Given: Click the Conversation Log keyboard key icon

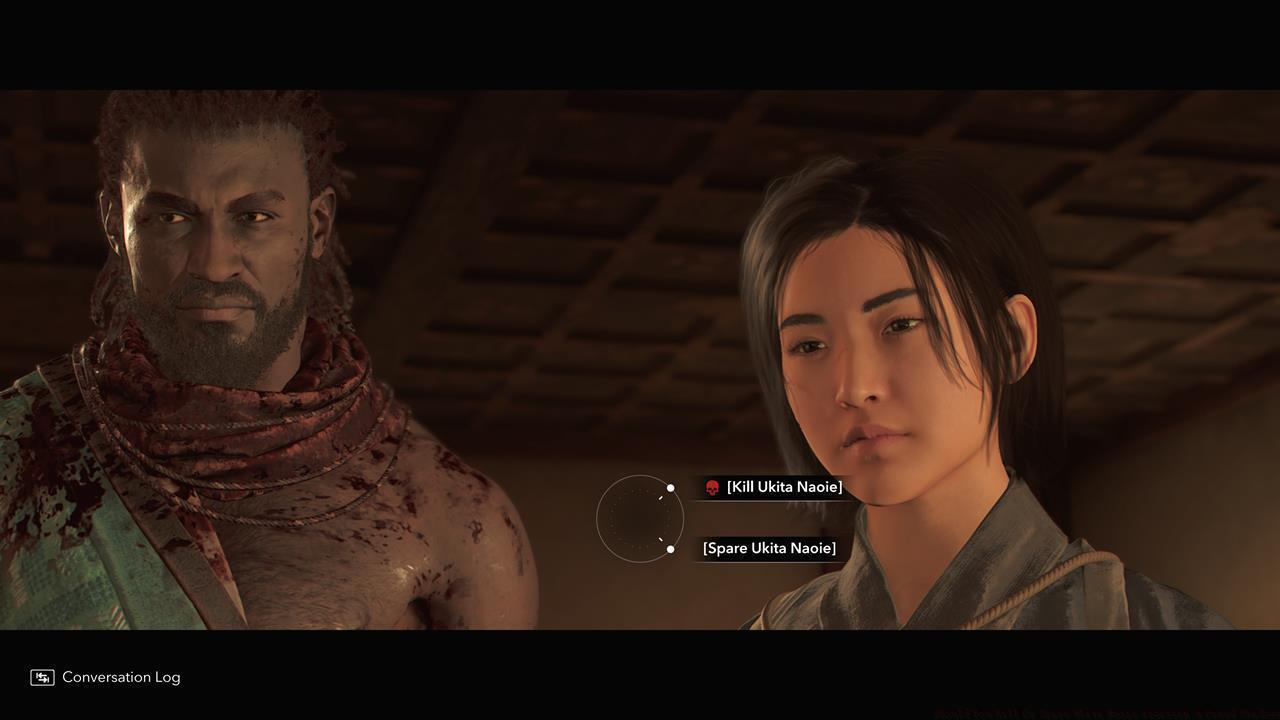Looking at the screenshot, I should [x=41, y=677].
